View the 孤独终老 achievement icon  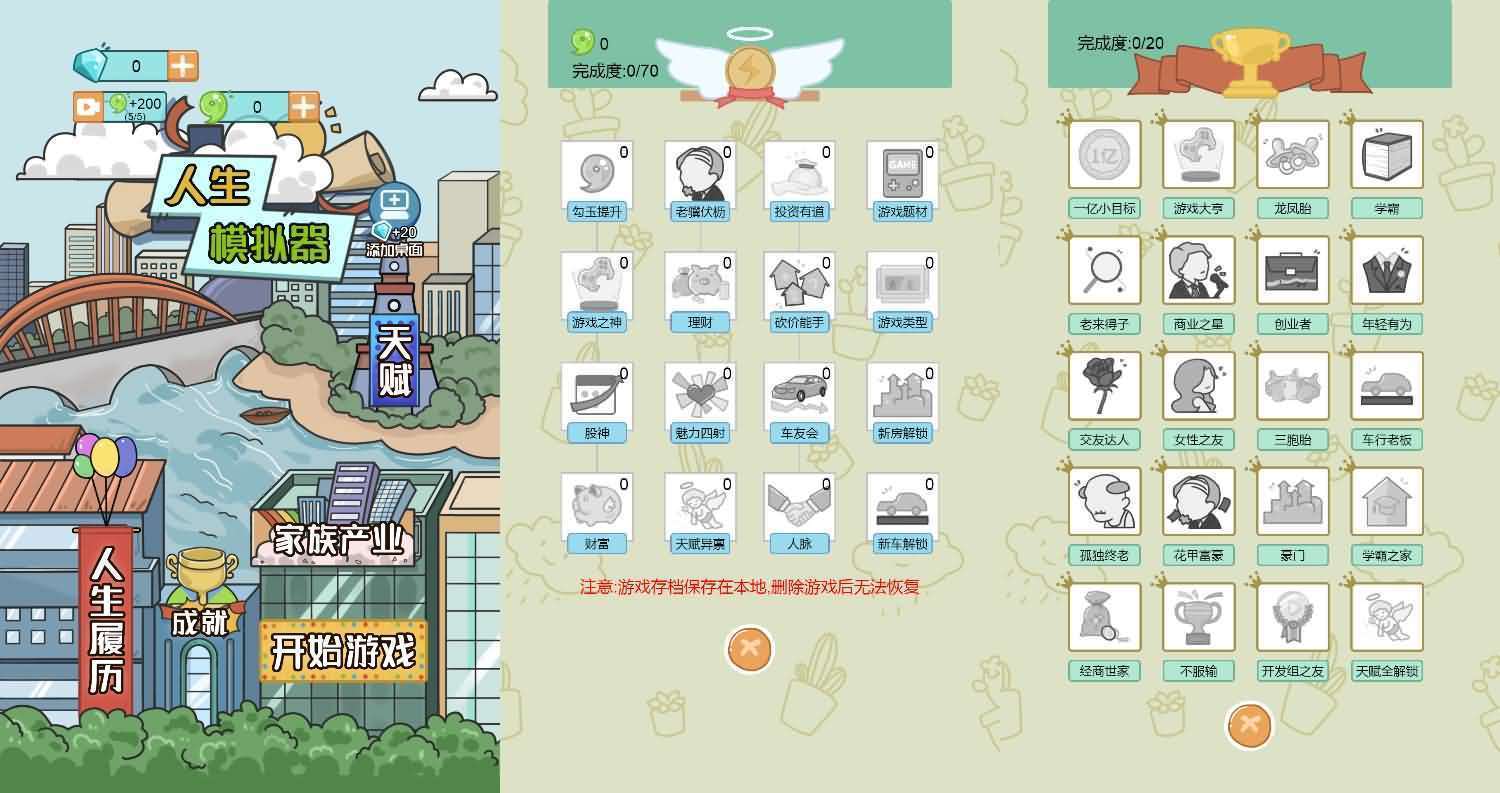click(x=1104, y=500)
